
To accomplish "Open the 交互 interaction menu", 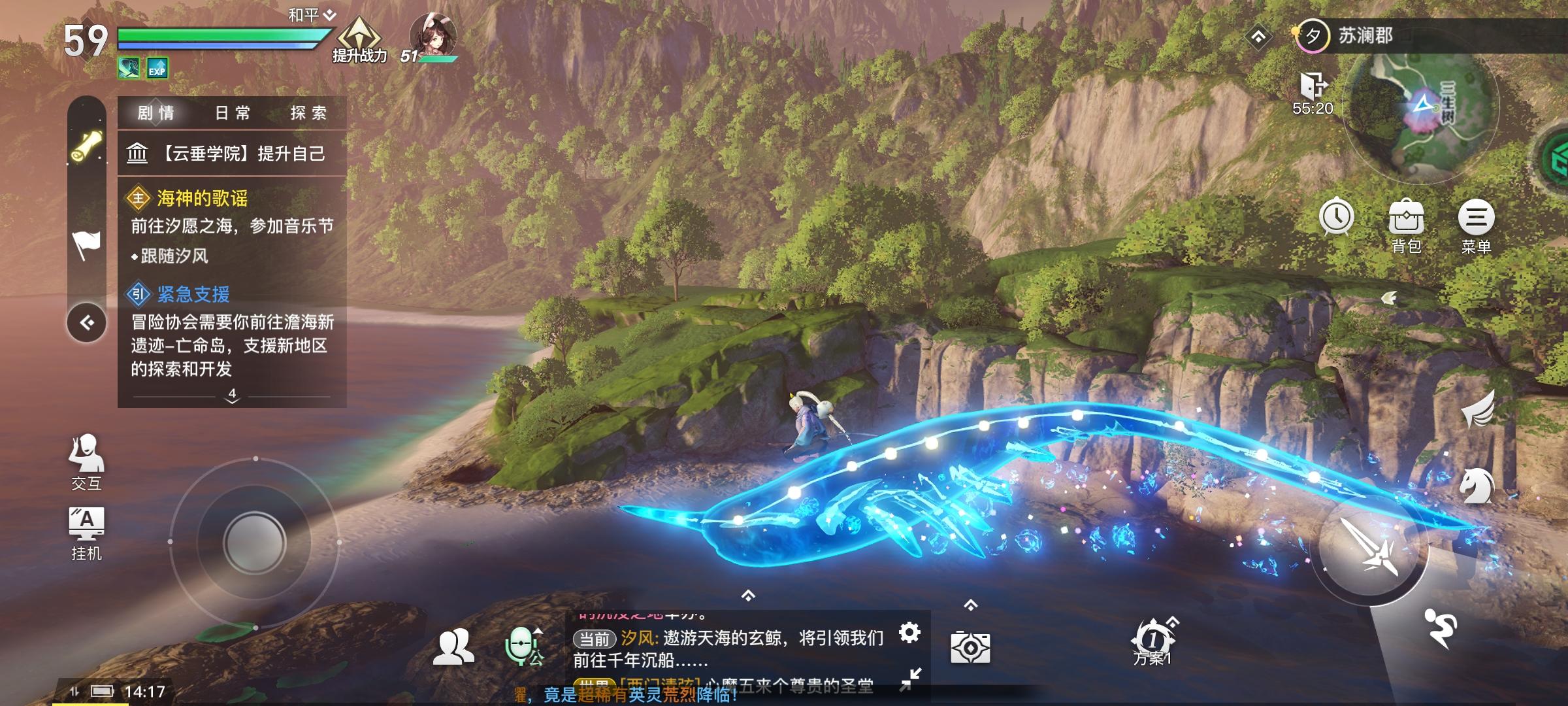I will pyautogui.click(x=86, y=461).
